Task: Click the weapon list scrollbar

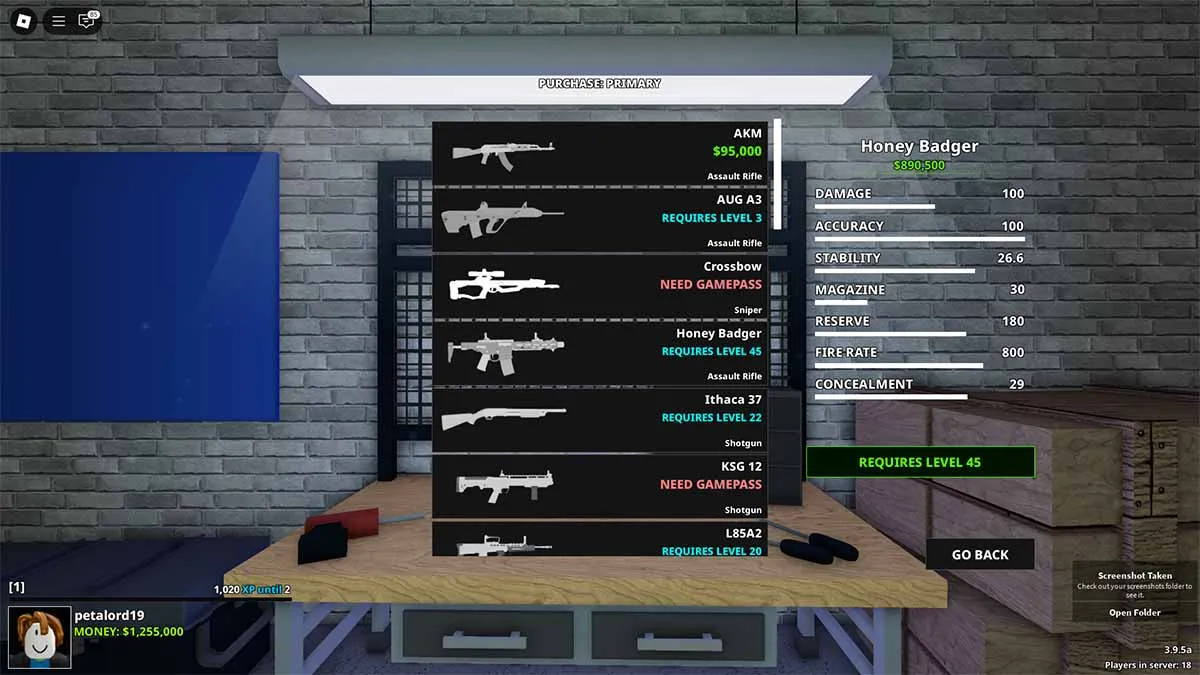Action: [x=776, y=175]
